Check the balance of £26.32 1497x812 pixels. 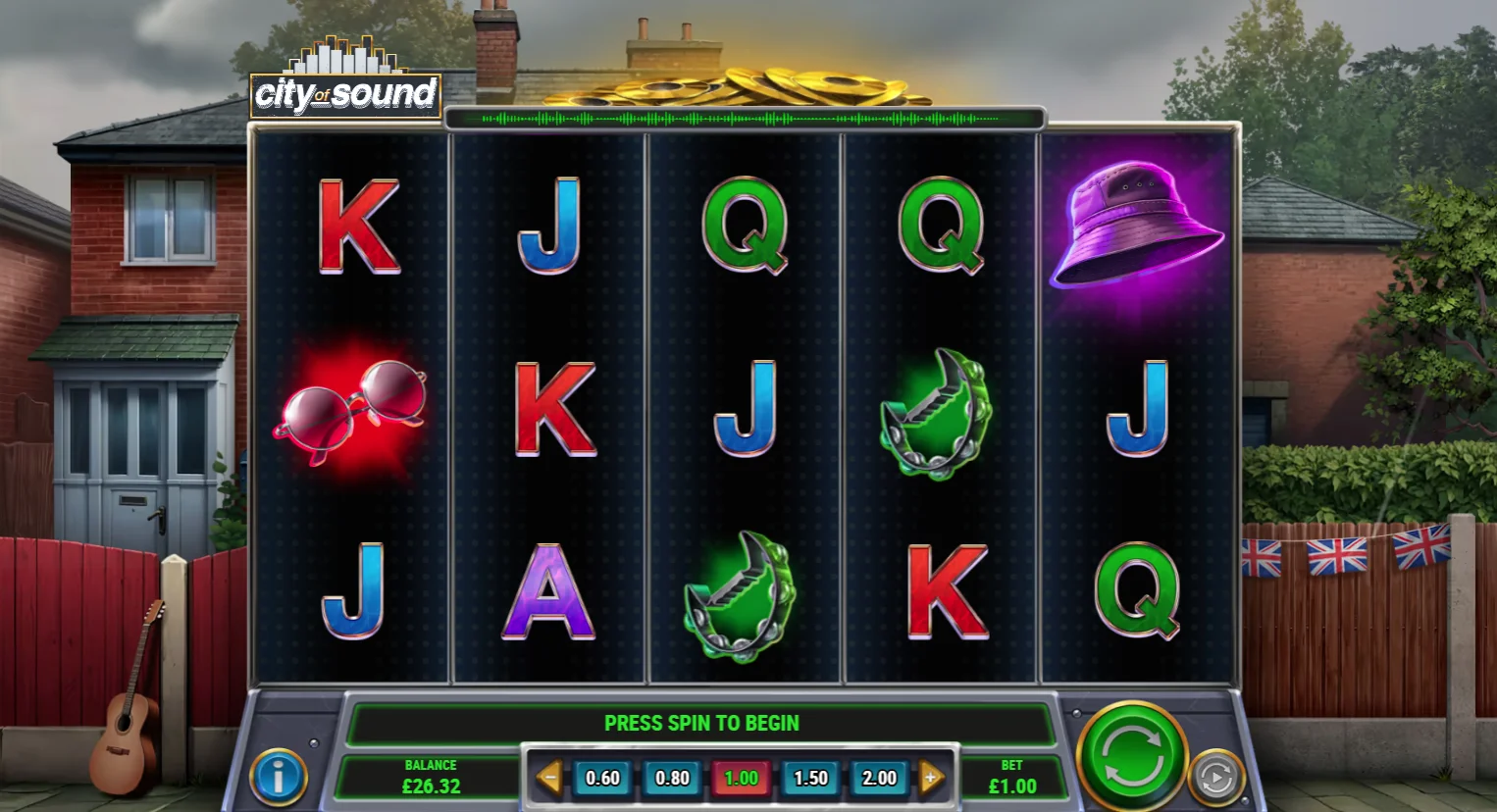point(430,777)
